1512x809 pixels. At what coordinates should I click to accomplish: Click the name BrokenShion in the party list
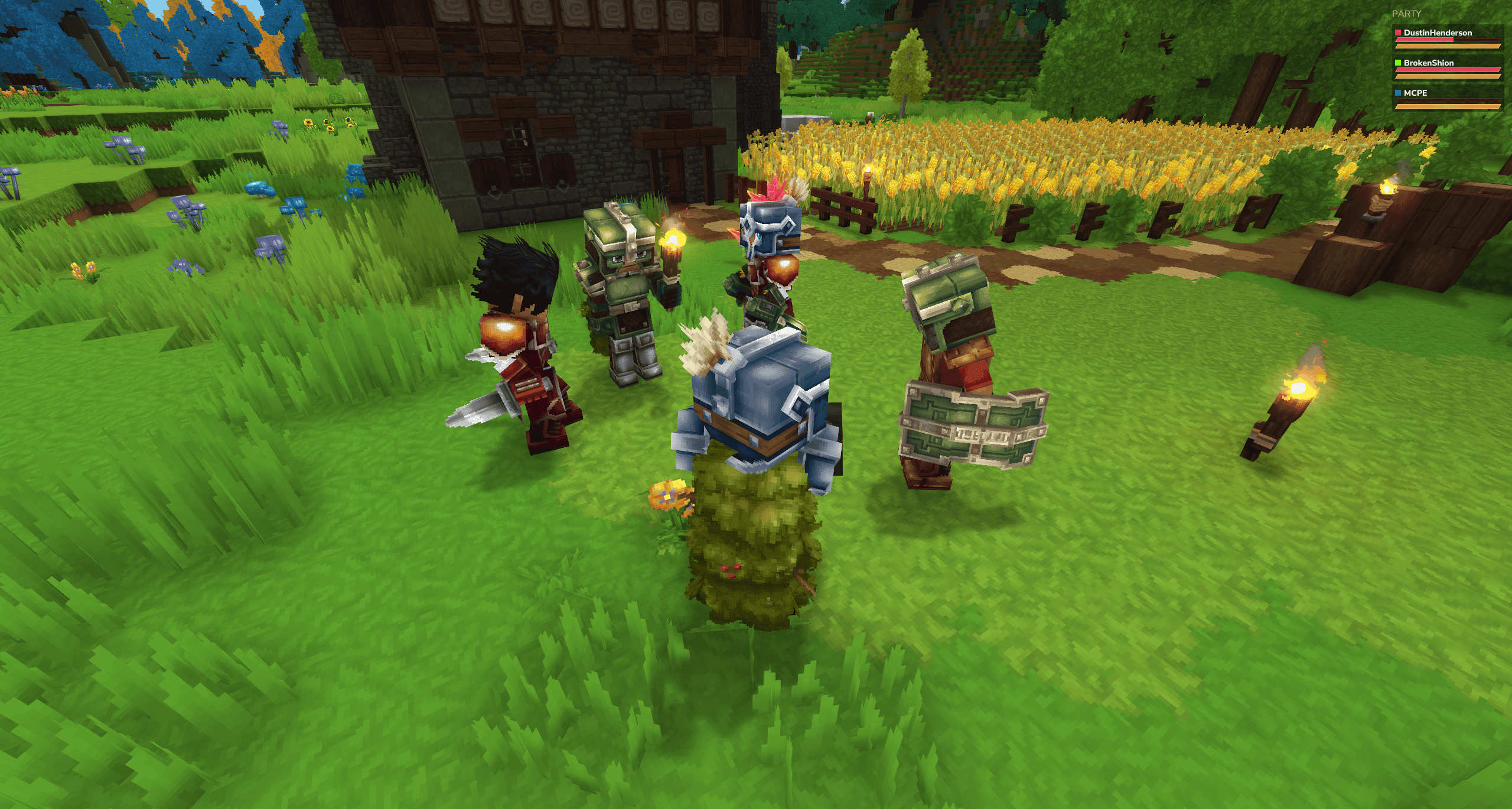pos(1430,63)
